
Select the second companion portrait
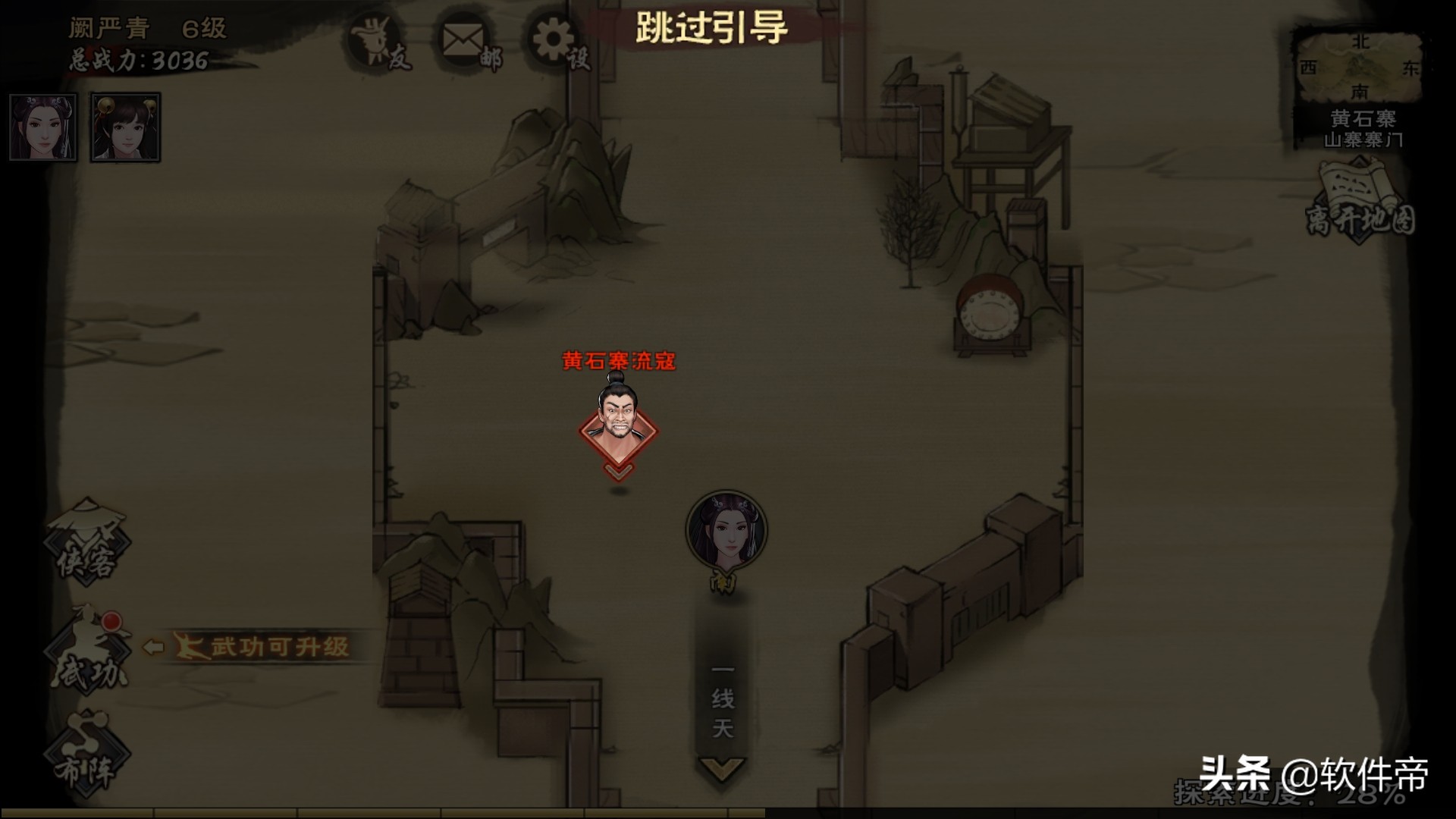click(124, 126)
